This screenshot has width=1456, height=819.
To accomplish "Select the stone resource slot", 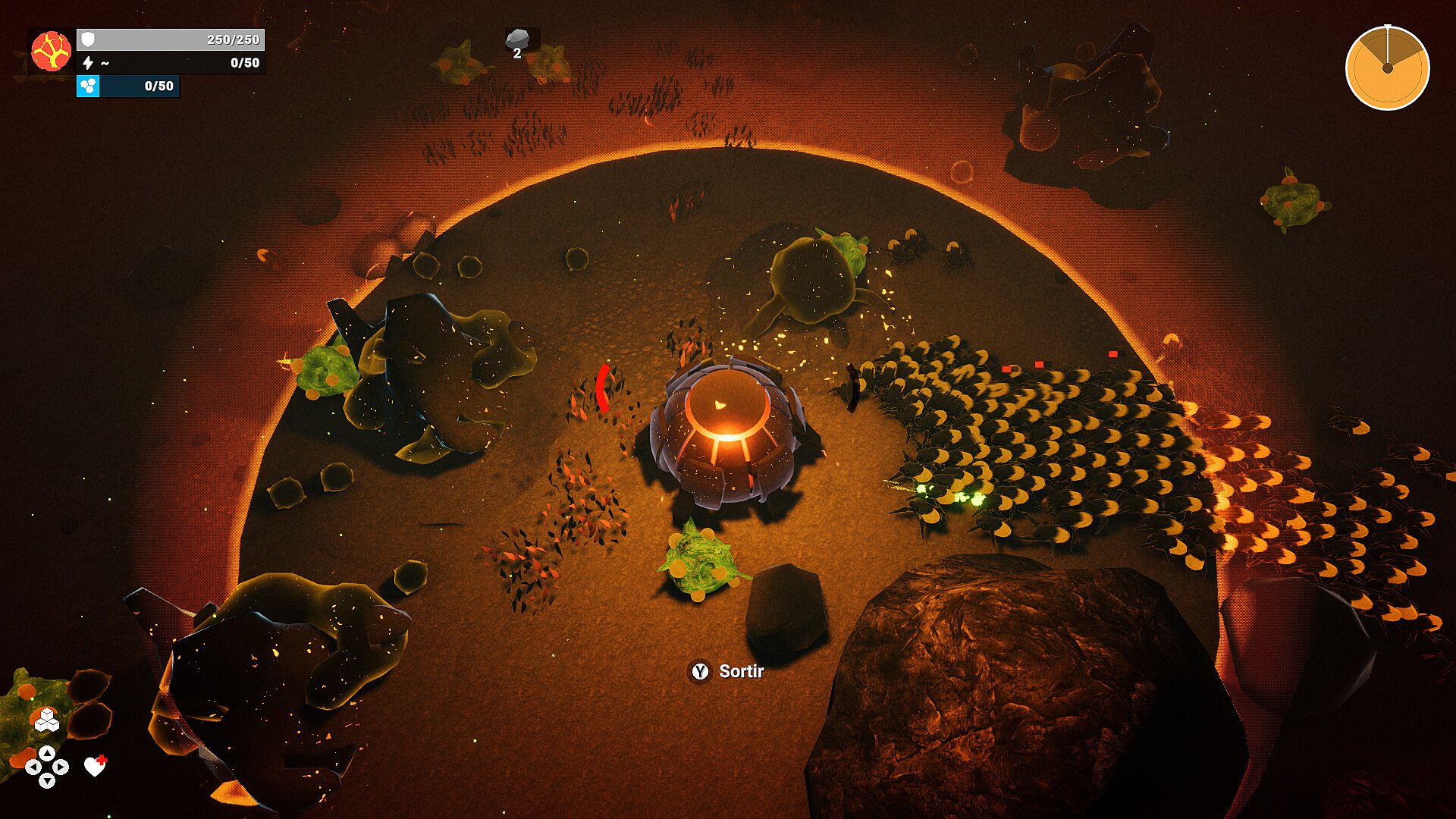I will coord(518,41).
